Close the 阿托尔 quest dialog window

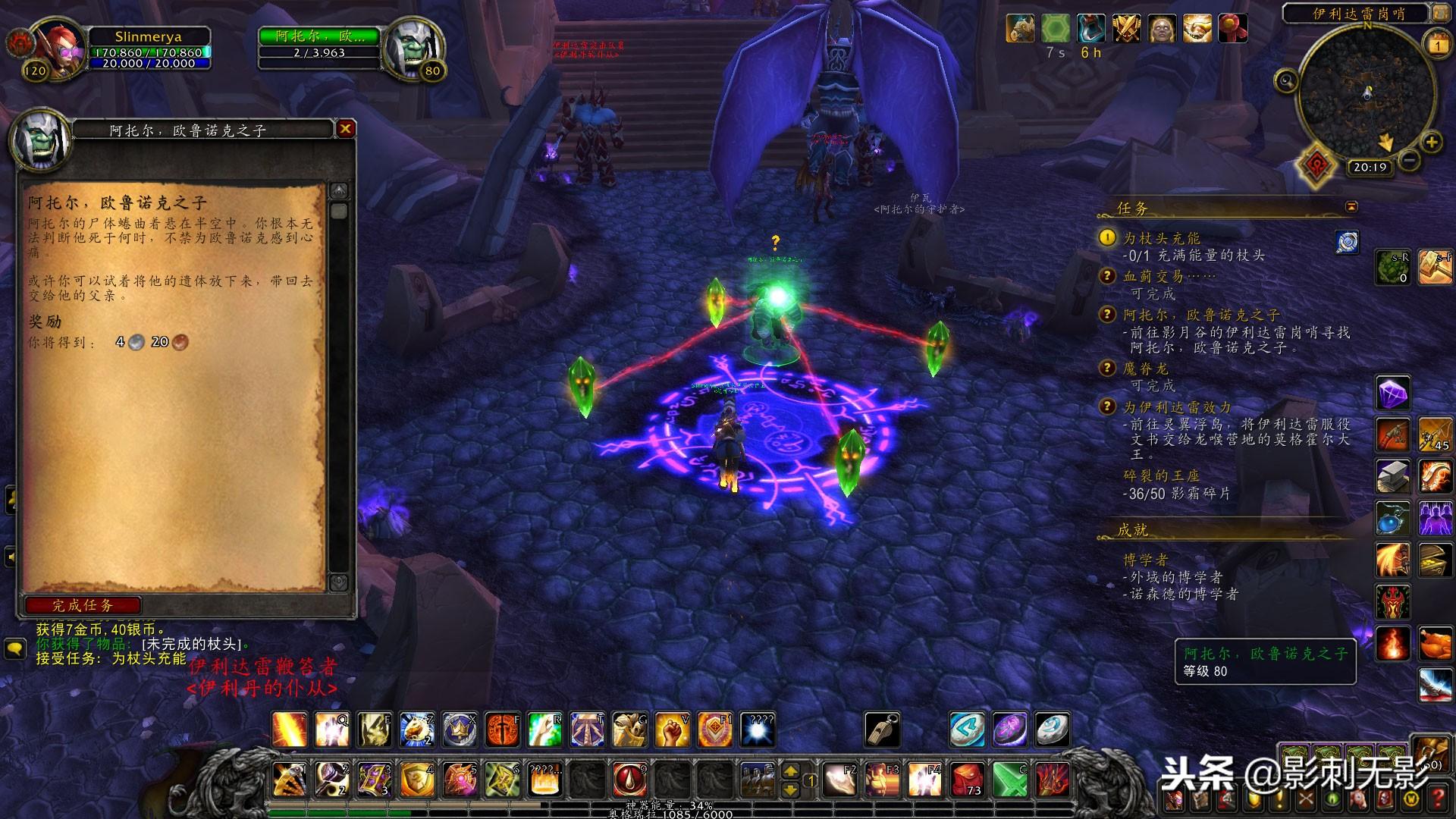(345, 129)
